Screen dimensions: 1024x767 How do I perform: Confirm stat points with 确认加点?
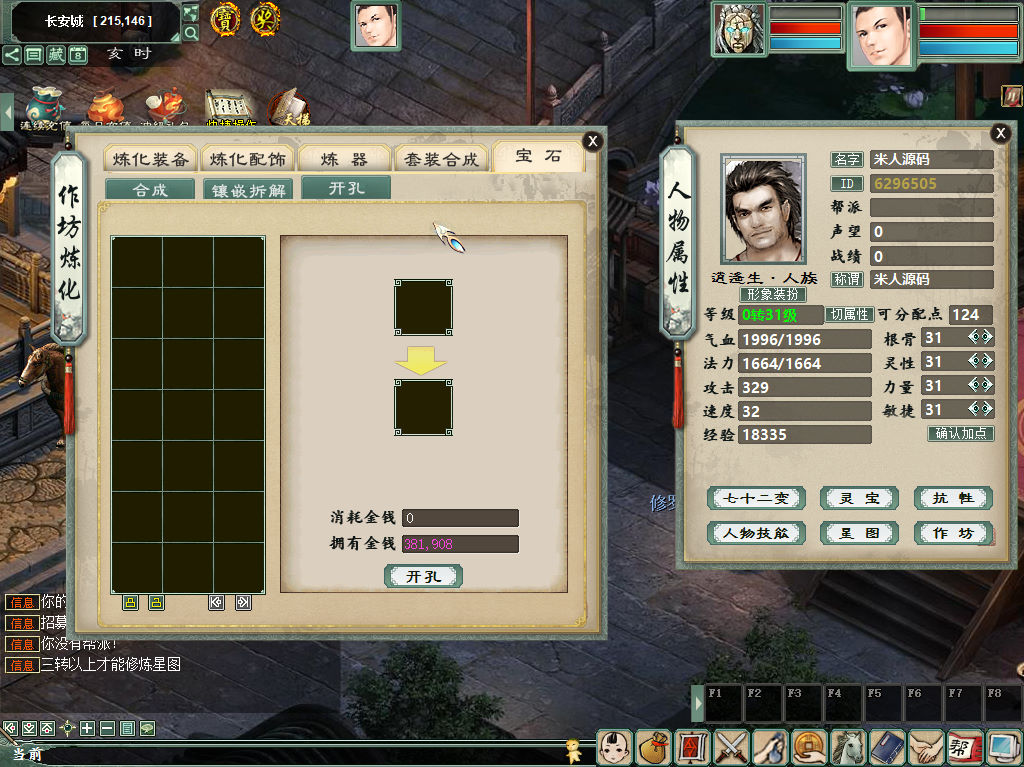pyautogui.click(x=961, y=434)
